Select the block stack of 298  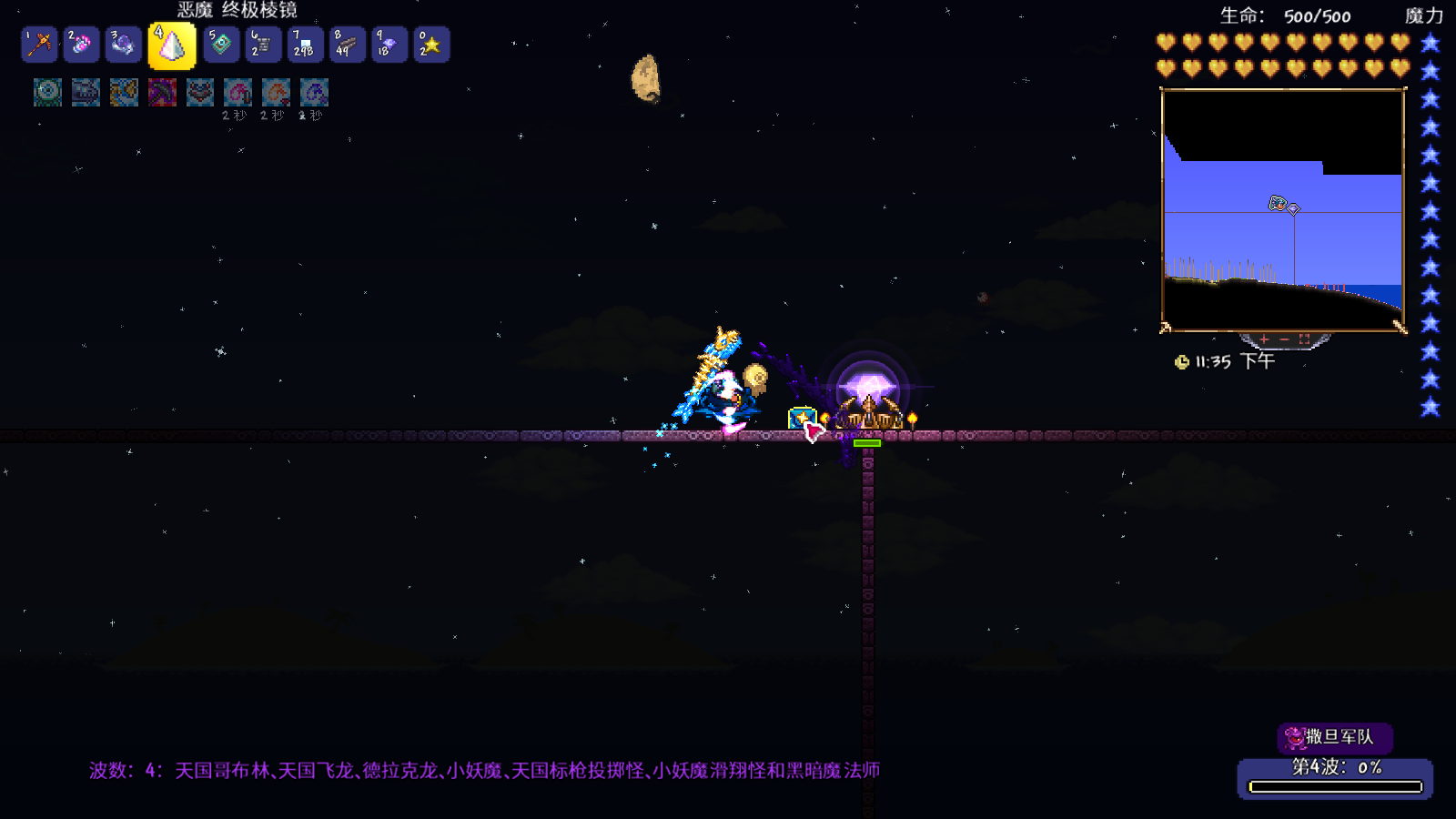(x=305, y=45)
